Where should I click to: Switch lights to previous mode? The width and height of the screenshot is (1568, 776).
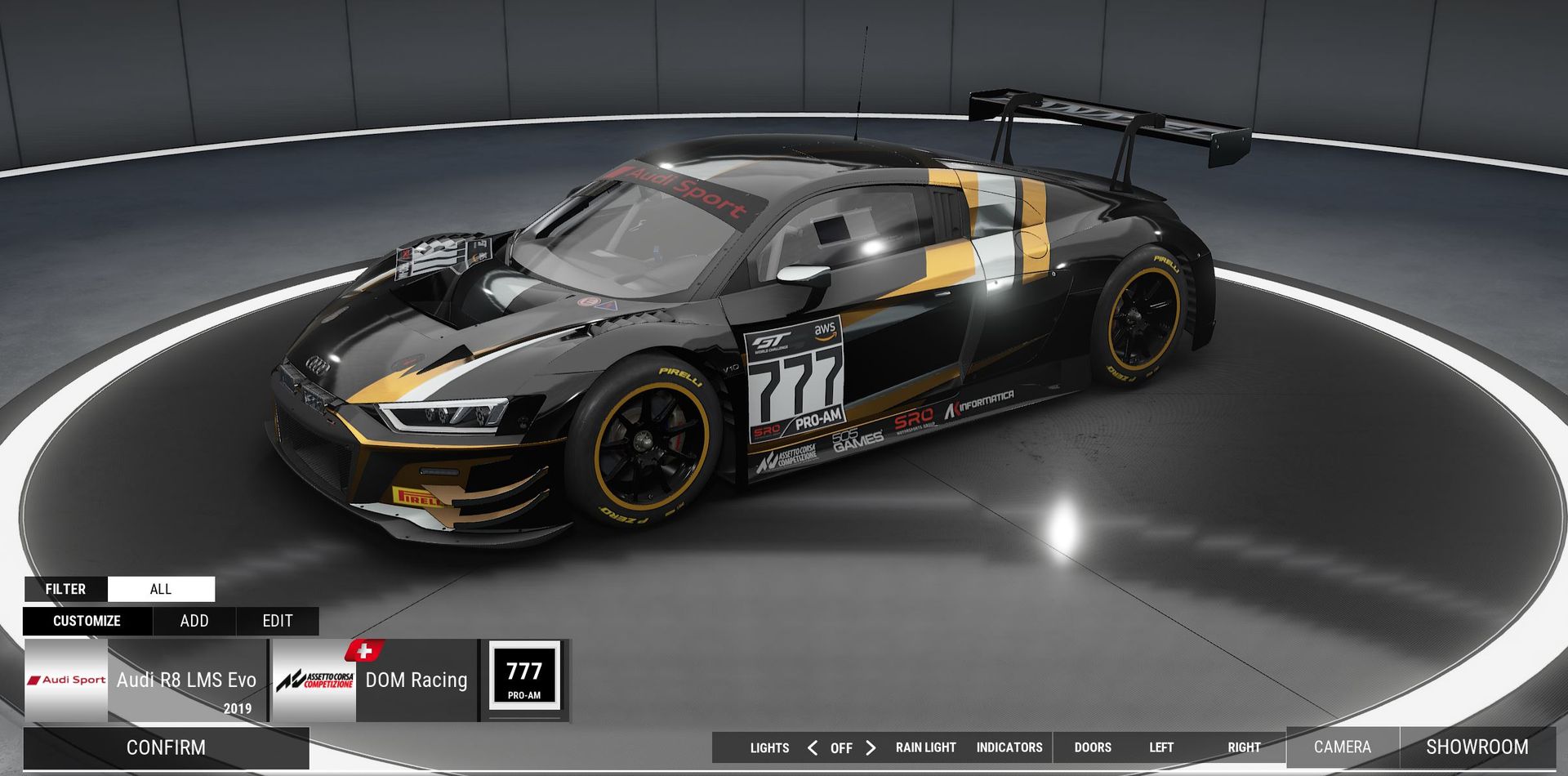(x=813, y=747)
